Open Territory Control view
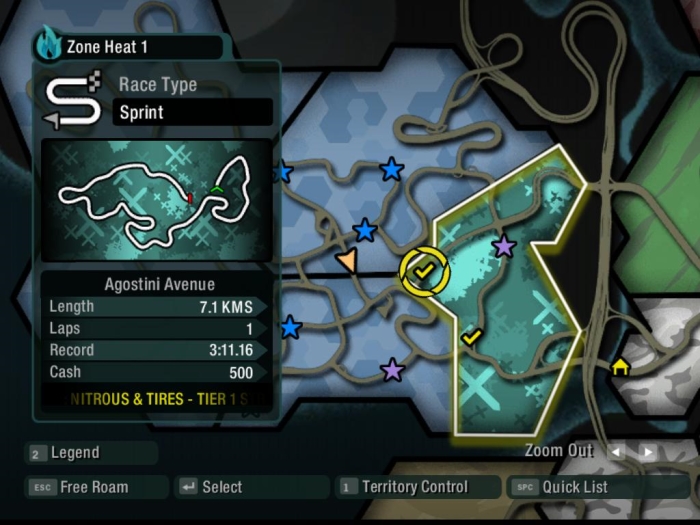700x525 pixels. pos(414,487)
